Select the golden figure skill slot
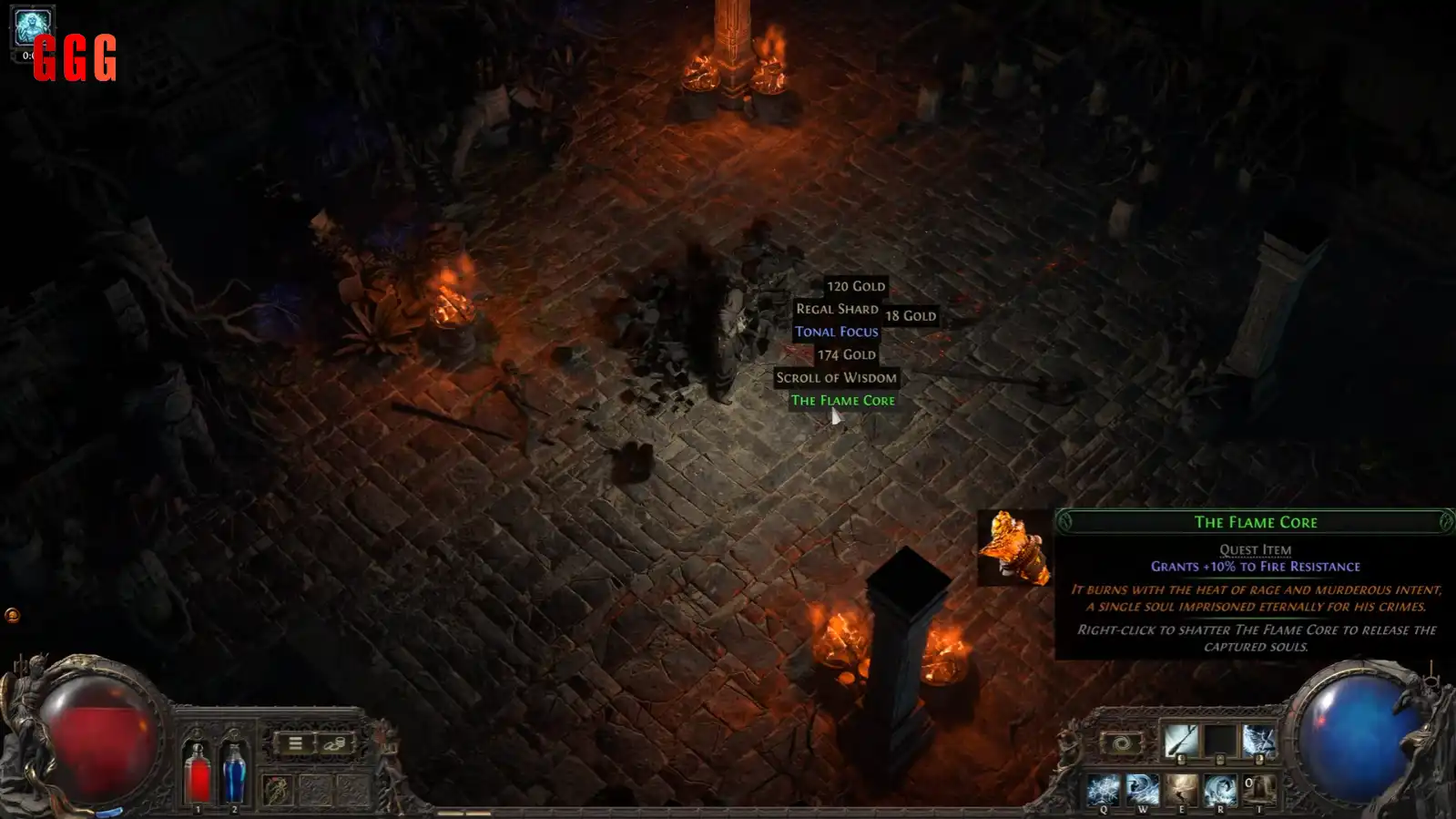The width and height of the screenshot is (1456, 819). click(x=278, y=788)
